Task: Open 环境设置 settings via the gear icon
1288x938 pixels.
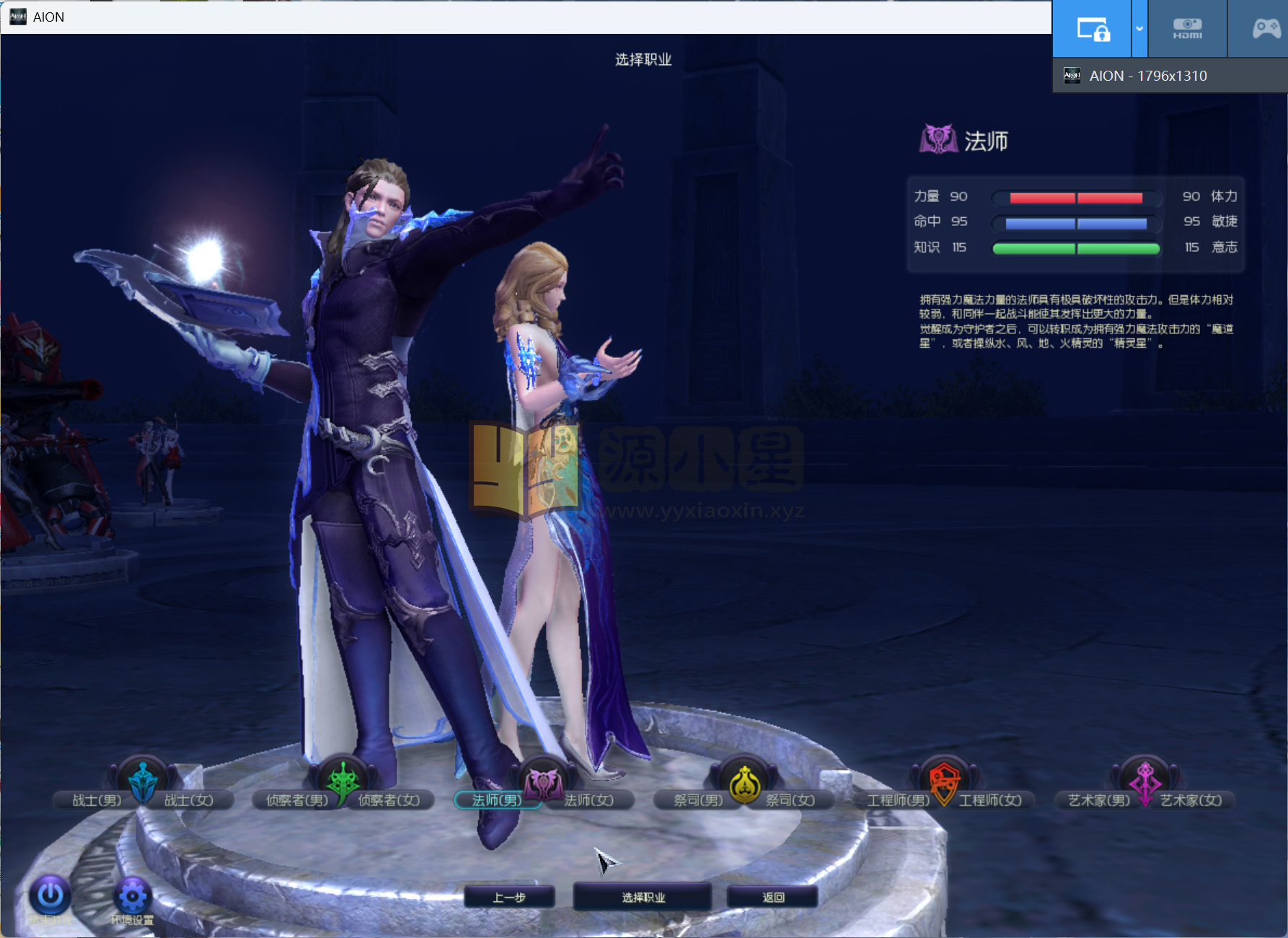Action: coord(132,895)
